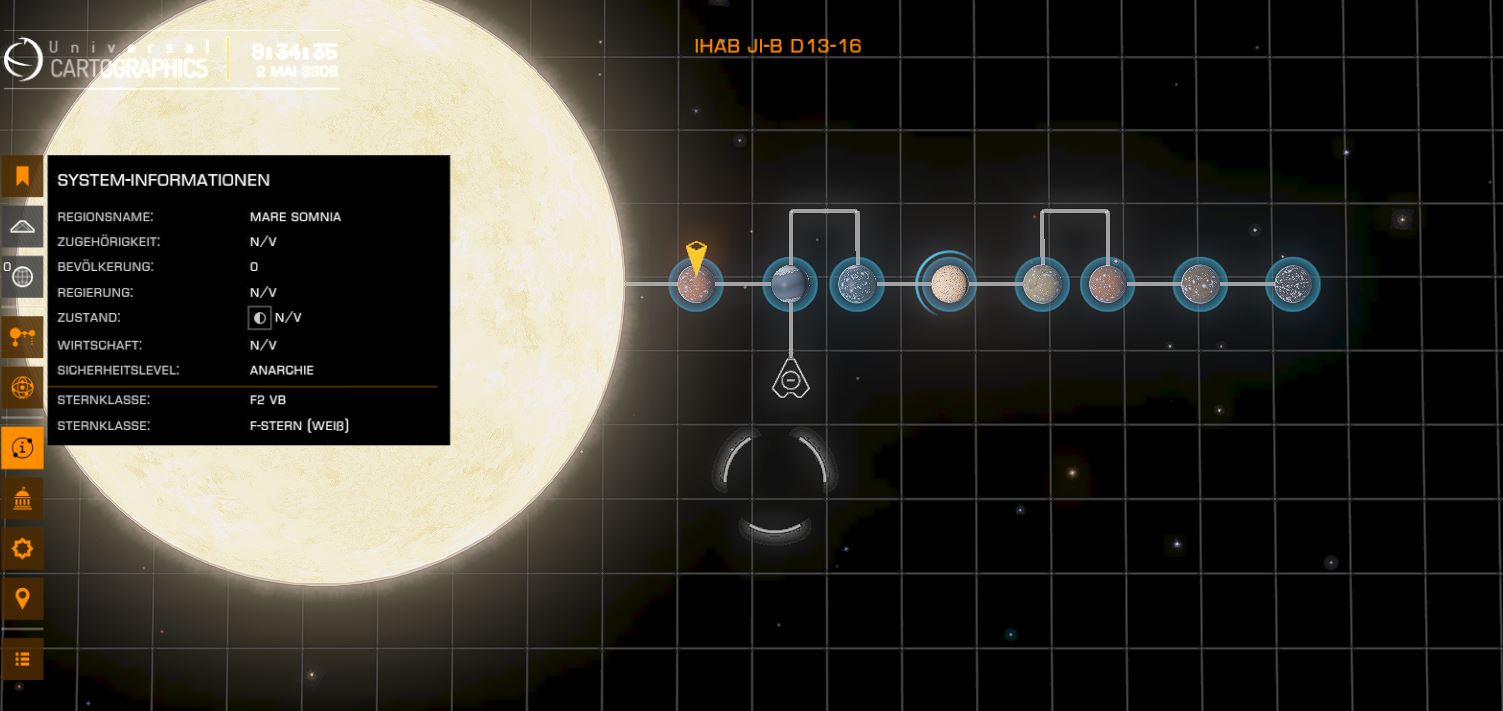Choose the cream planet with blue arc

(946, 284)
